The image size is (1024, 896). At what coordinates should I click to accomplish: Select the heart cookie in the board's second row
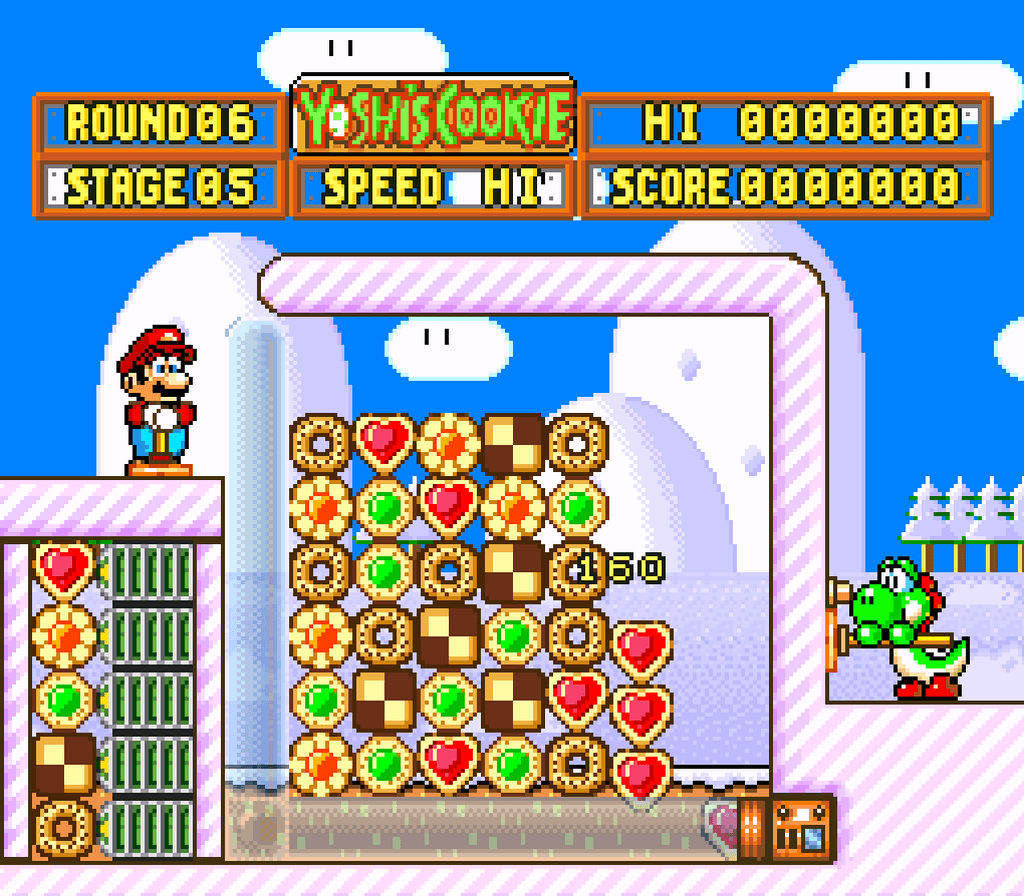click(x=449, y=506)
